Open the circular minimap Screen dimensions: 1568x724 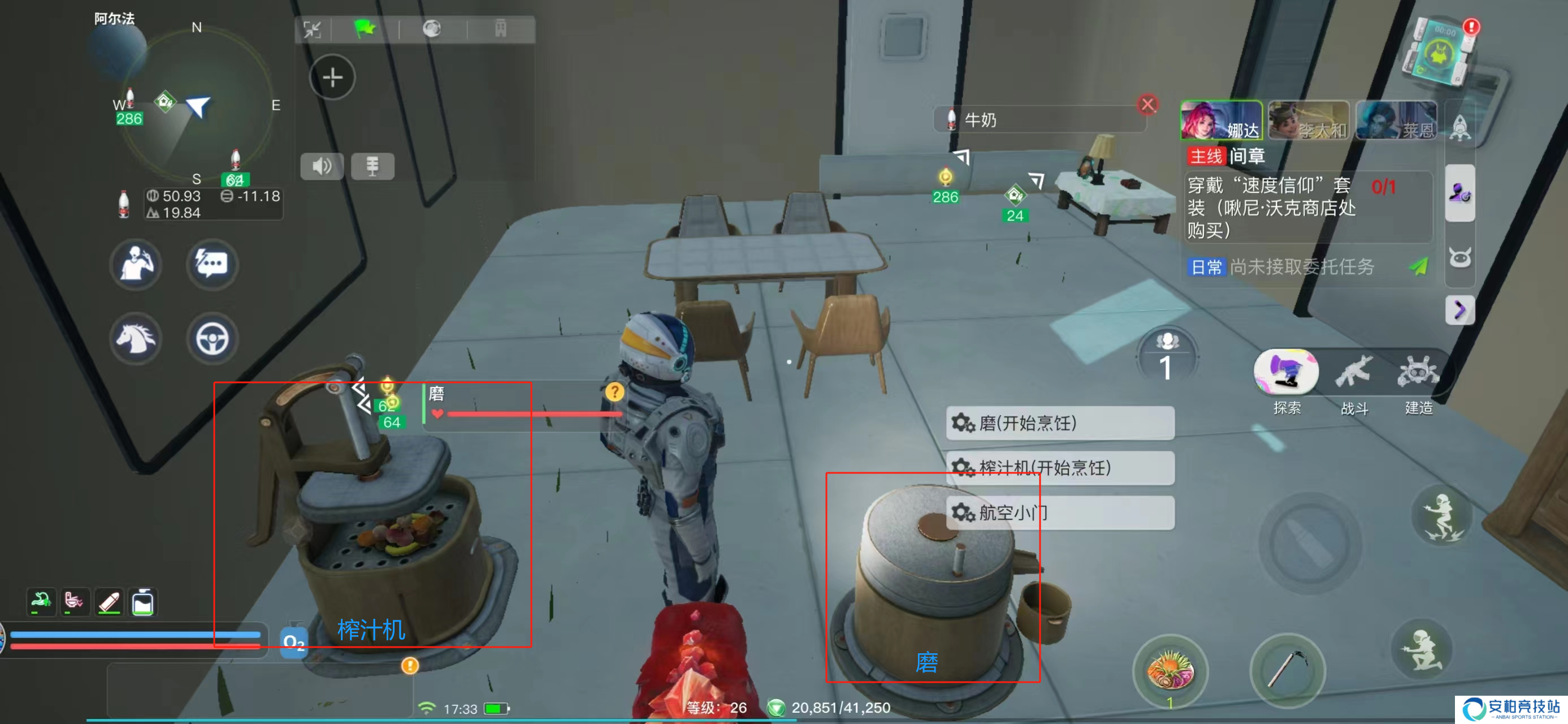coord(196,104)
